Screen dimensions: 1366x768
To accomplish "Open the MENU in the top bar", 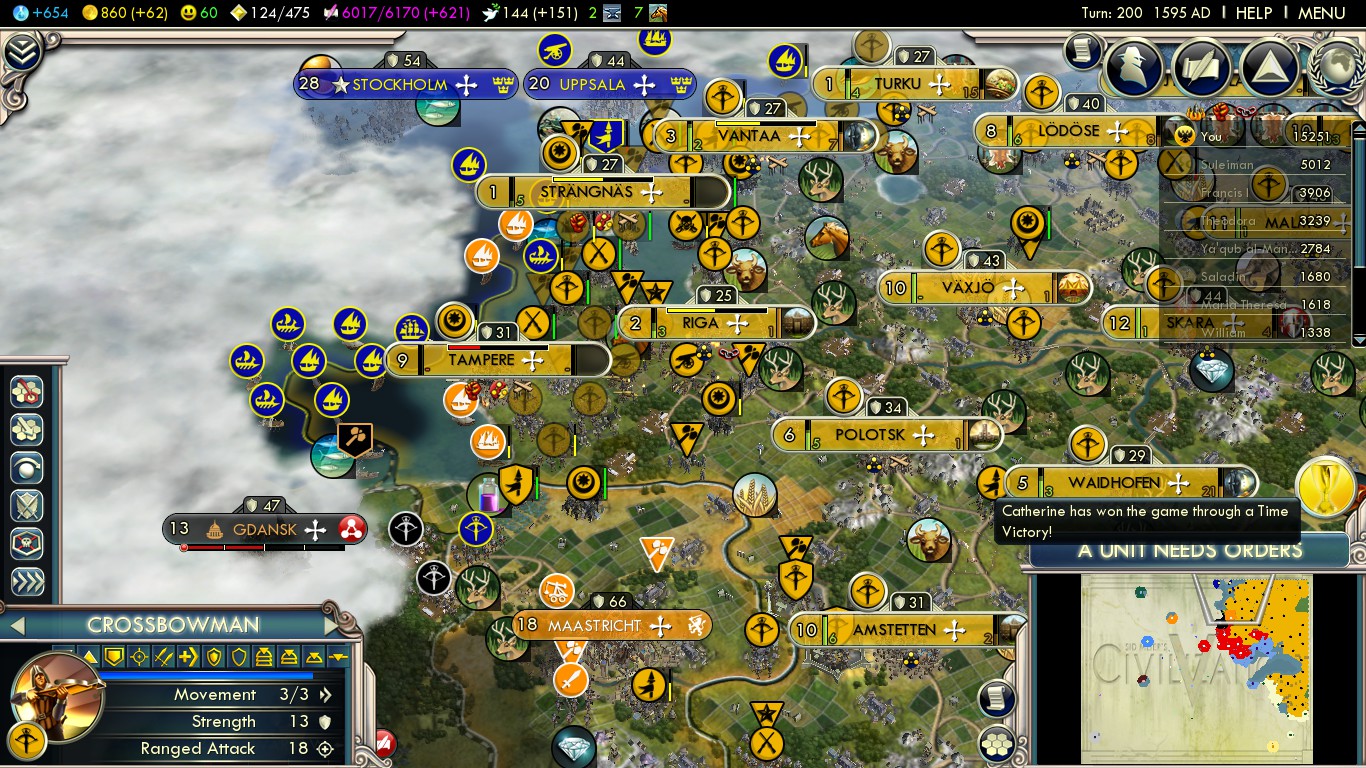I will (x=1321, y=13).
